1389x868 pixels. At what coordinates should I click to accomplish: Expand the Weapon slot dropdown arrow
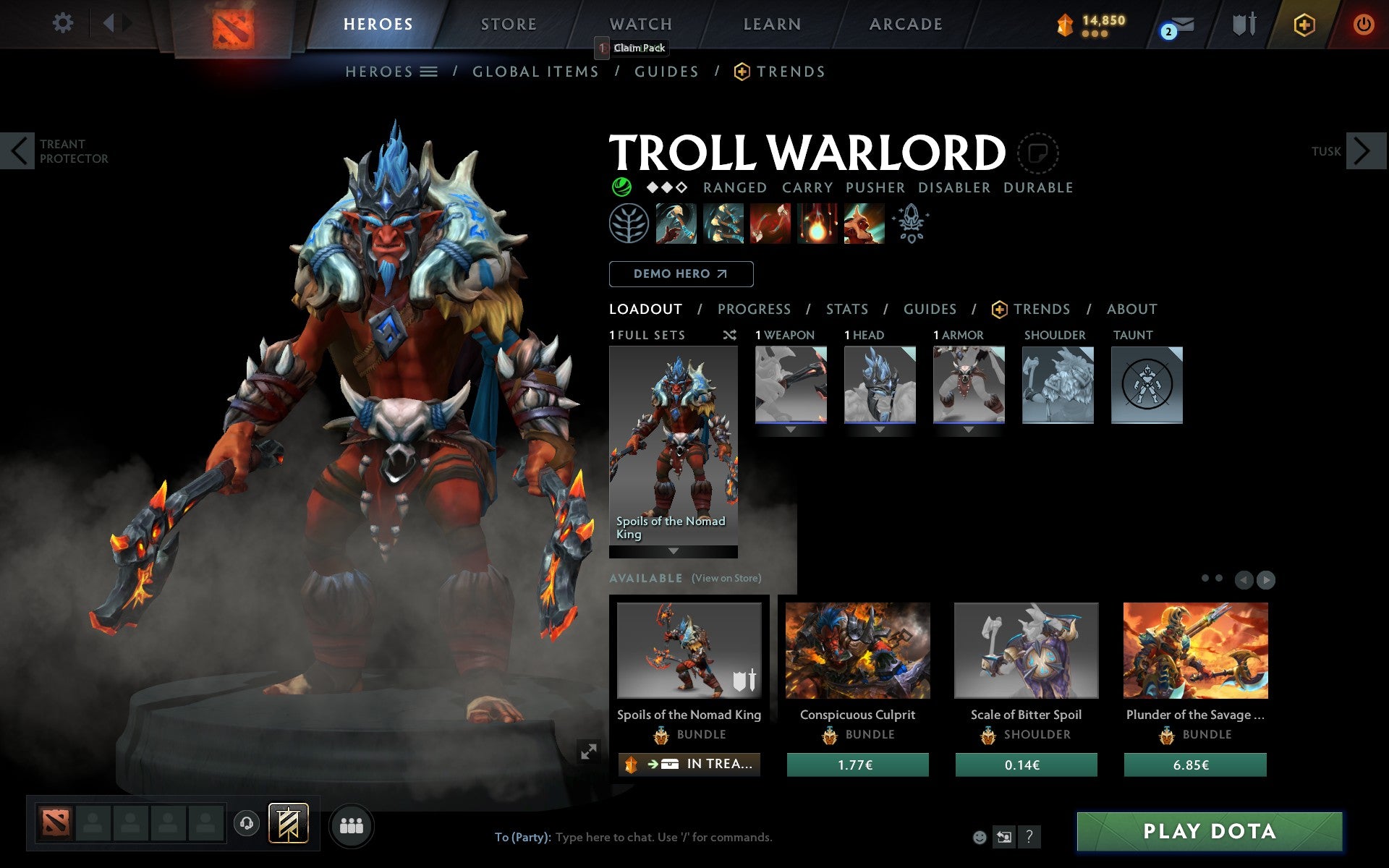(x=790, y=428)
